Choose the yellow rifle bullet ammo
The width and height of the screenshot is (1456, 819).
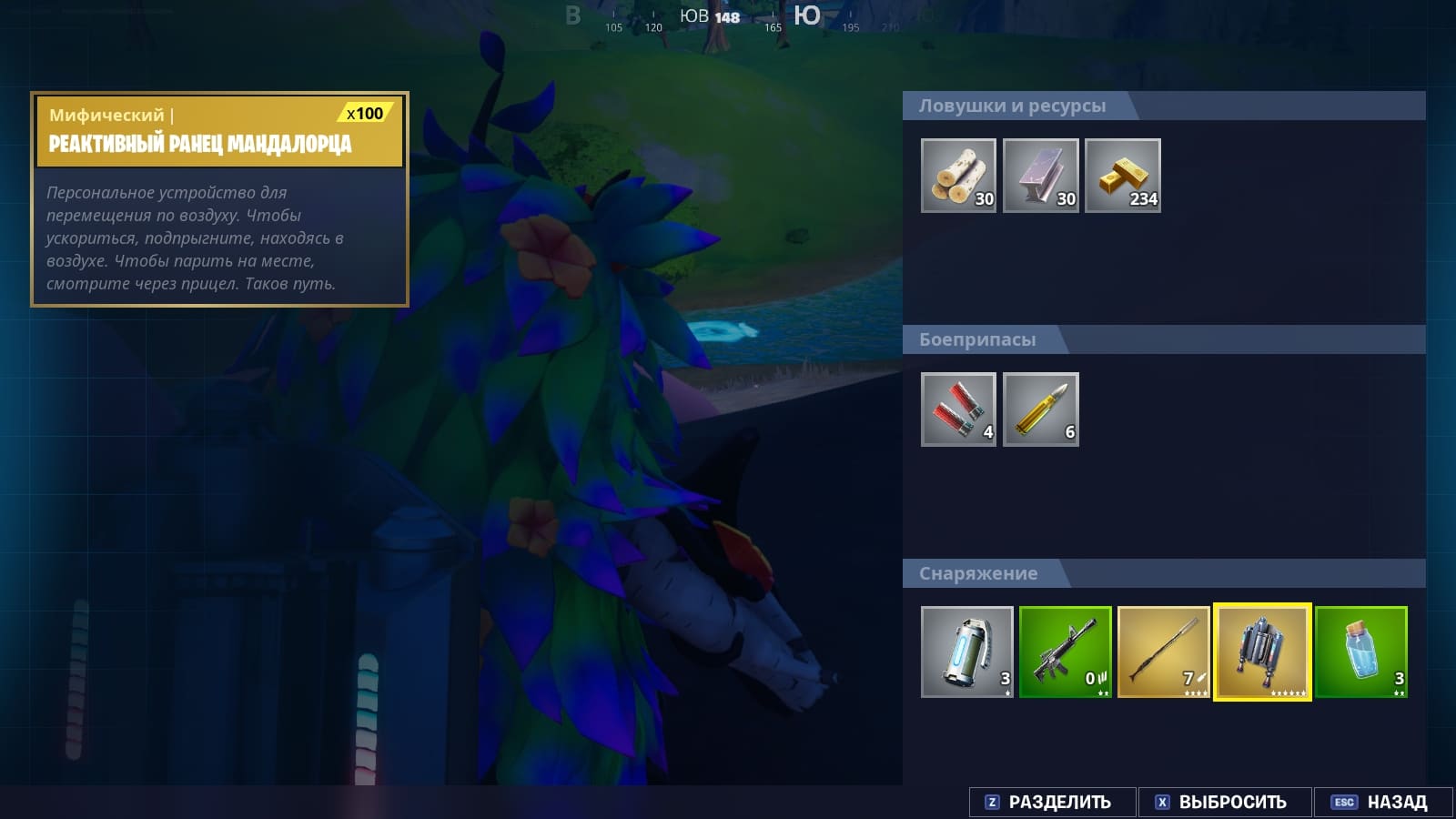[x=1040, y=409]
